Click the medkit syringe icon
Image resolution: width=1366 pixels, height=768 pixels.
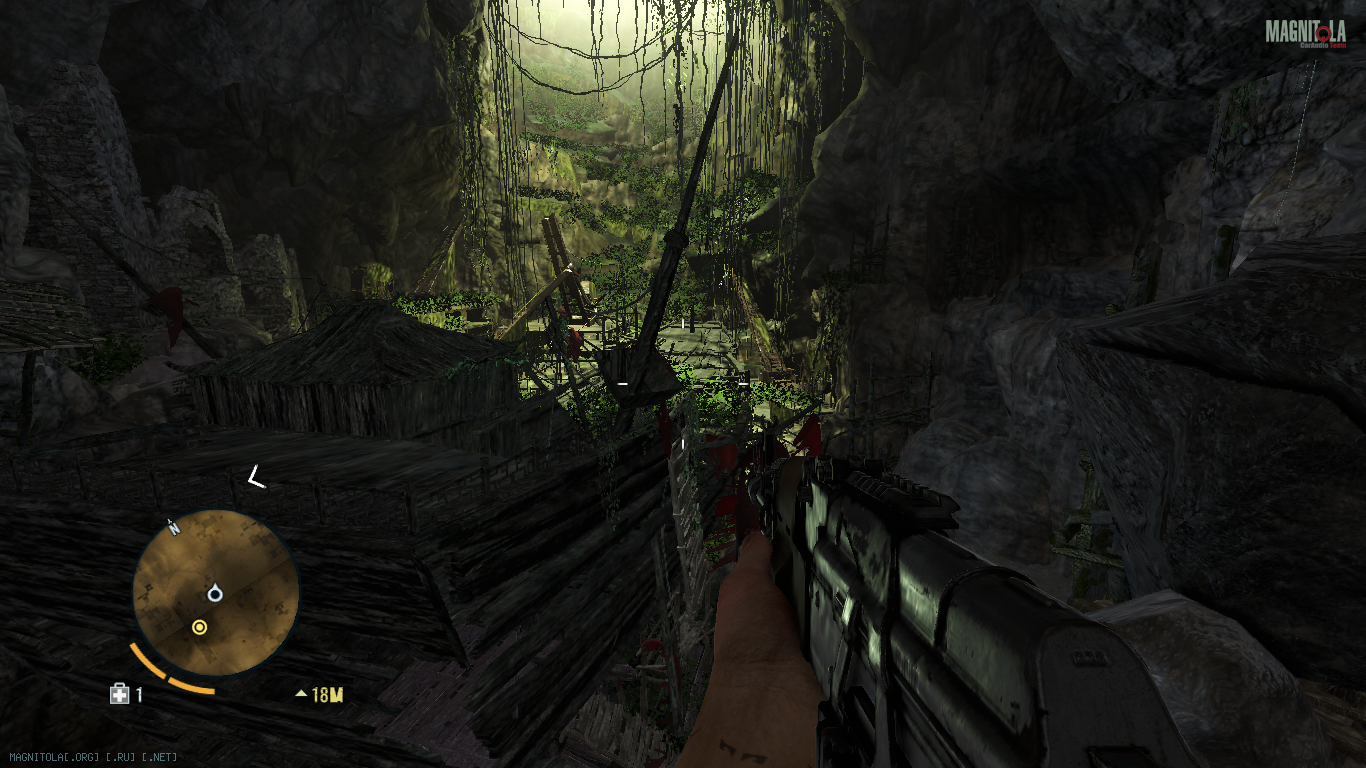pyautogui.click(x=119, y=694)
